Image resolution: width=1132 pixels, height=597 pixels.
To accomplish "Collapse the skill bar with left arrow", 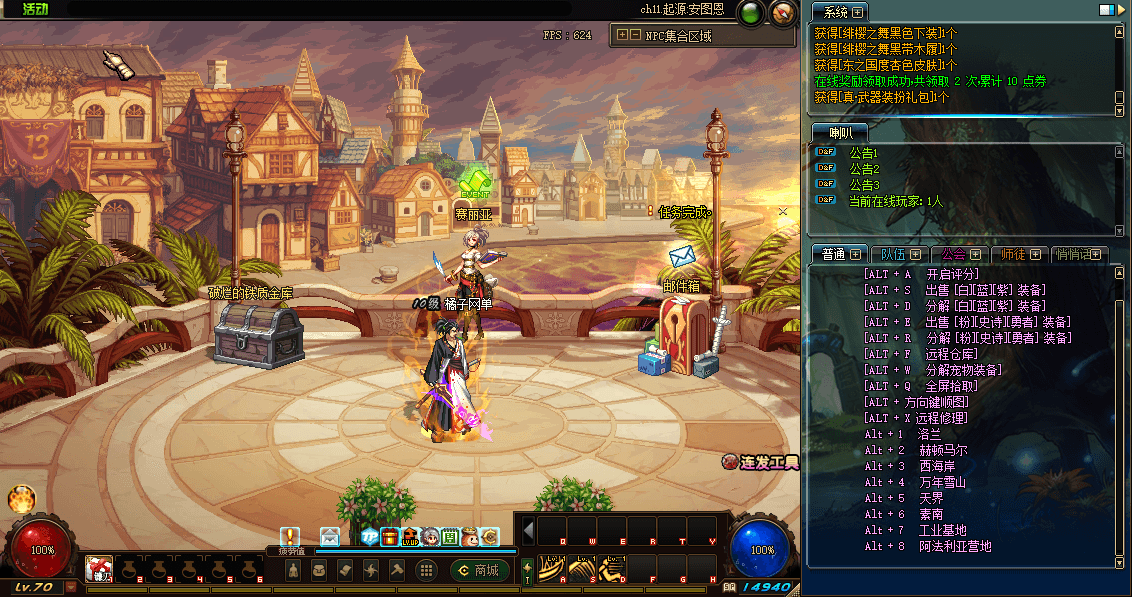I will tap(529, 529).
